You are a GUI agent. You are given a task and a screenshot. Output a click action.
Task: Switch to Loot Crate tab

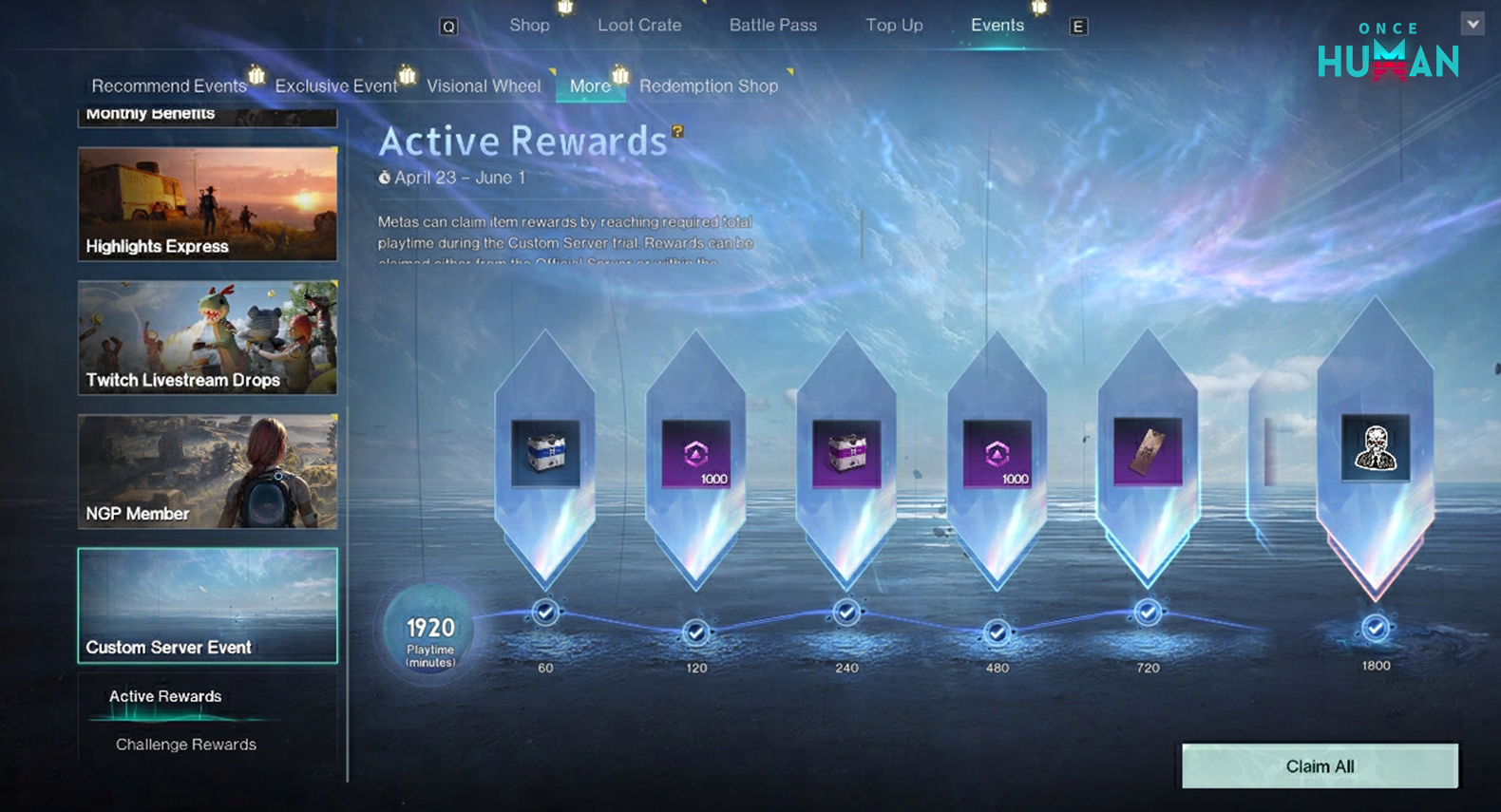coord(639,26)
